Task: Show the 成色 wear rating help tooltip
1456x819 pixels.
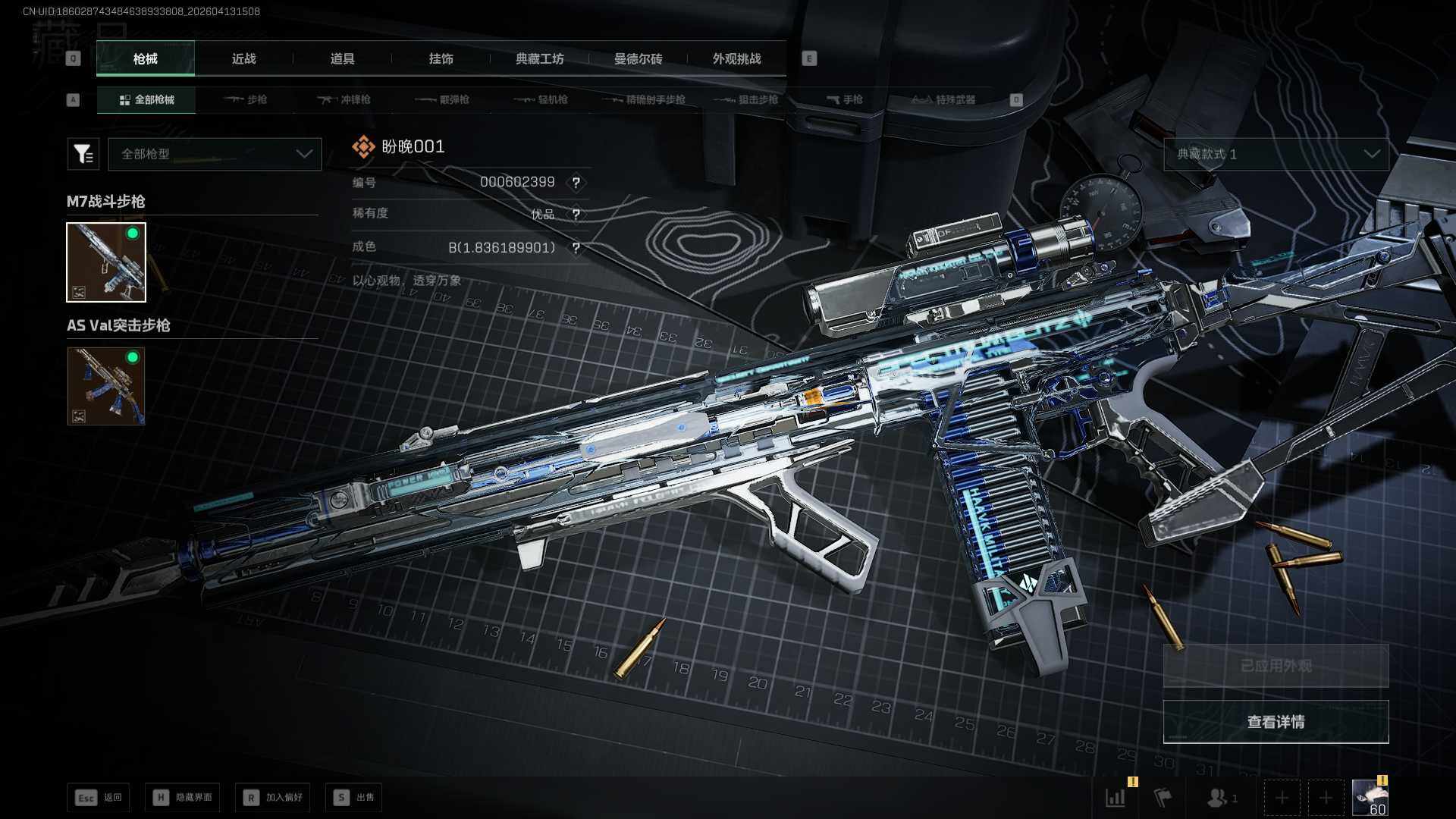Action: pos(576,248)
